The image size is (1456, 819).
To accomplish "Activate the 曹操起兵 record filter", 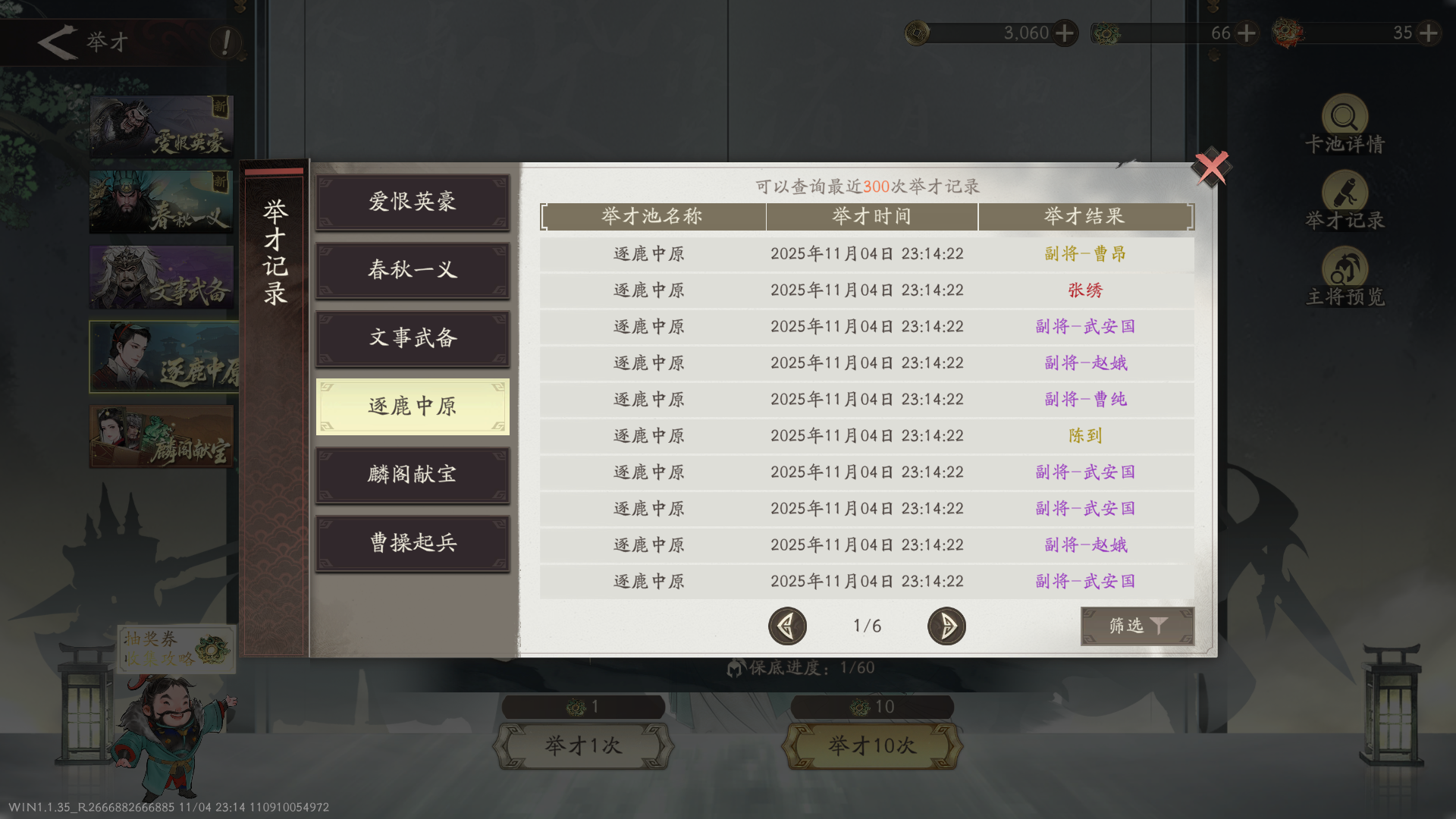I will (x=413, y=543).
